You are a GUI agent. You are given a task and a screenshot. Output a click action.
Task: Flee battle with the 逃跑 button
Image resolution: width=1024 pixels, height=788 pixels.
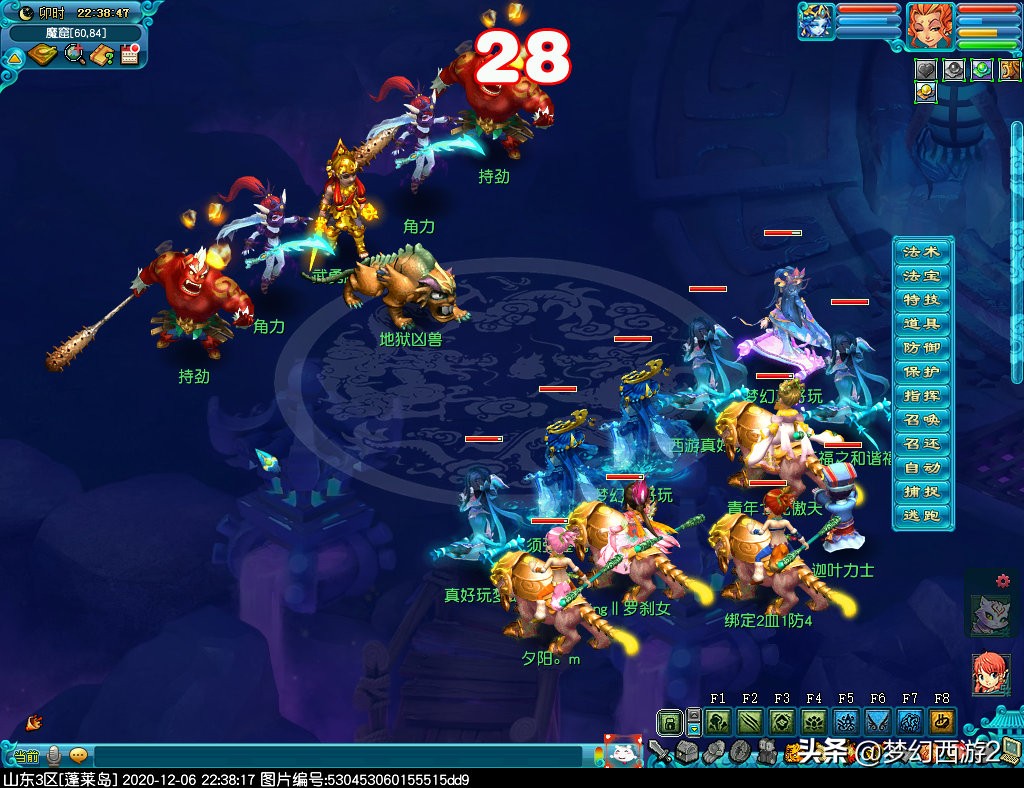tap(922, 516)
